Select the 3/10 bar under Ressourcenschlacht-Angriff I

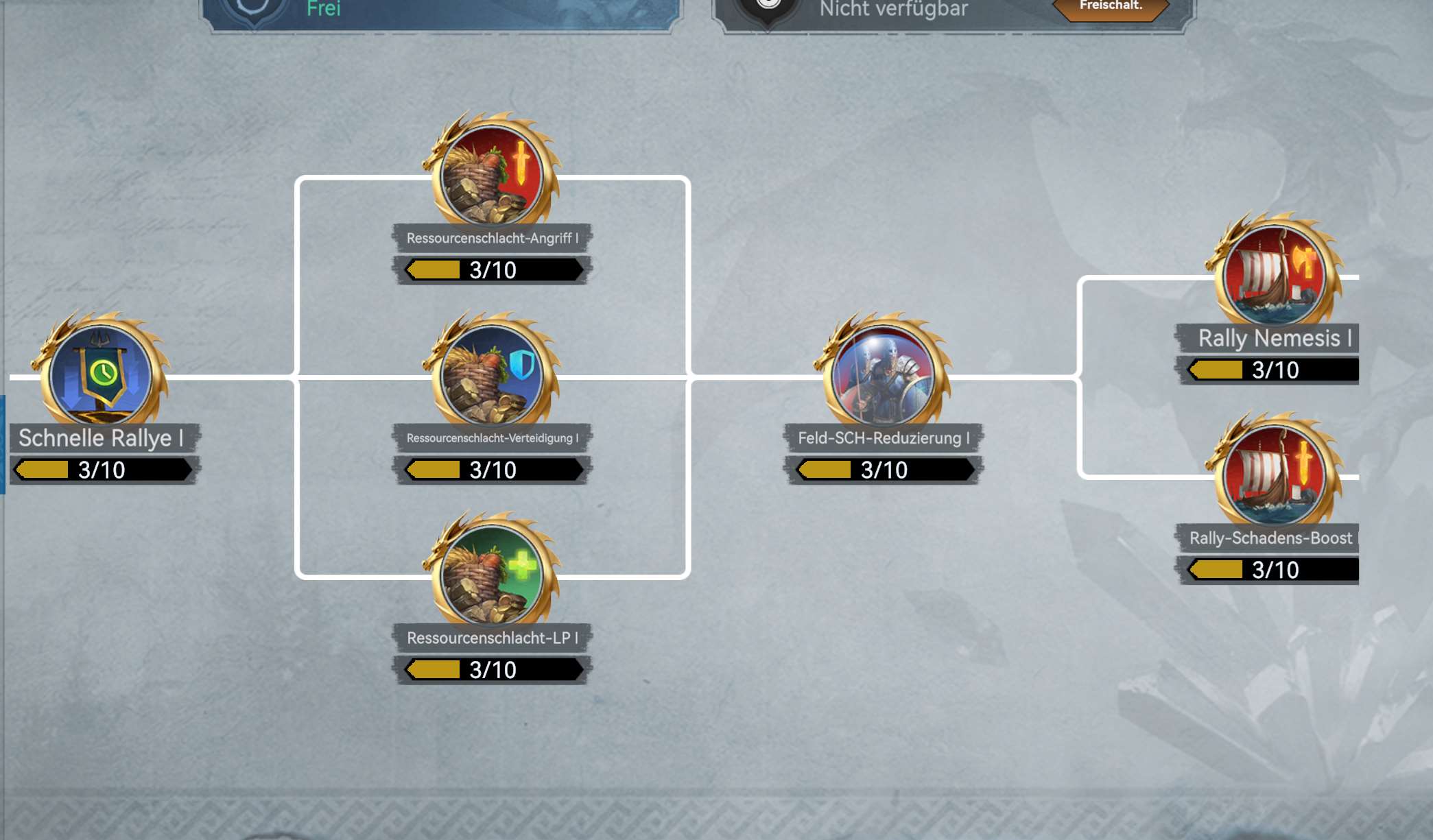[493, 269]
